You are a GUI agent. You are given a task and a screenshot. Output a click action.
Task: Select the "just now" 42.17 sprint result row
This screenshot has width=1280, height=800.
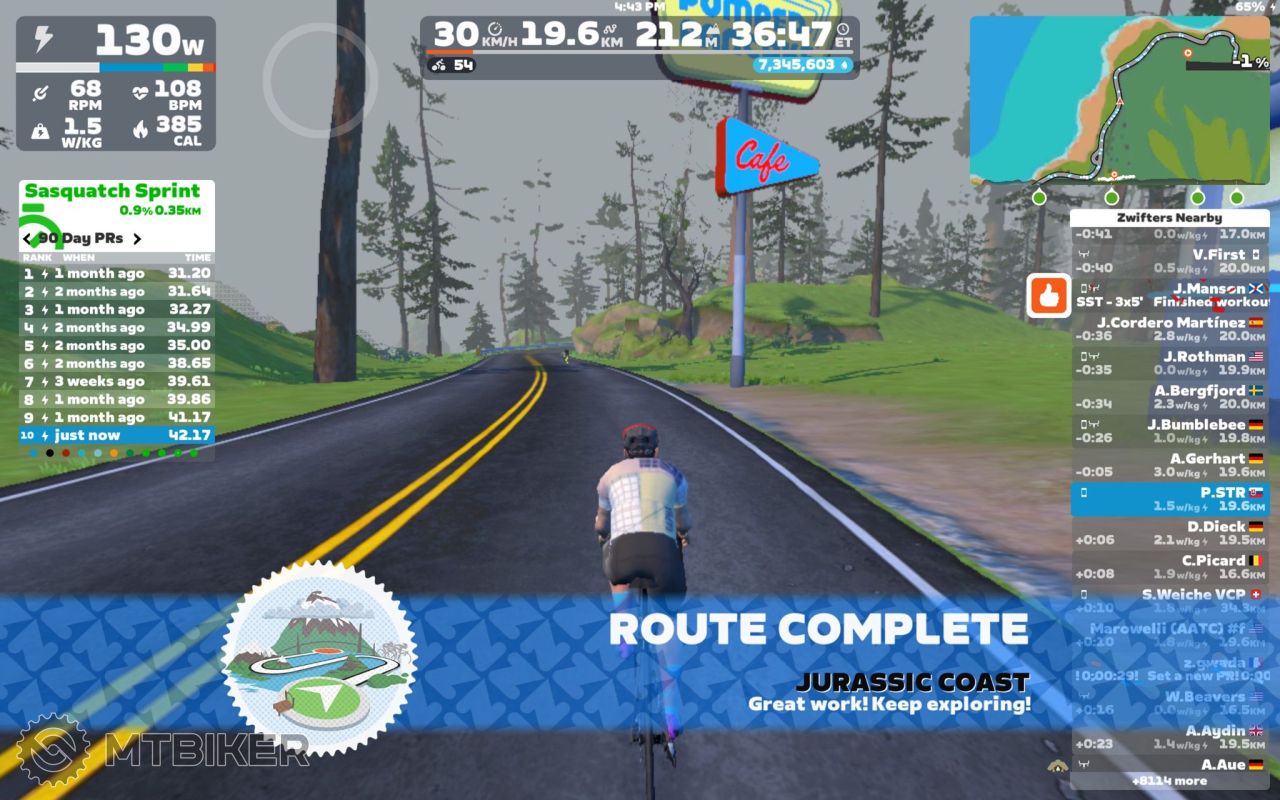pyautogui.click(x=116, y=436)
